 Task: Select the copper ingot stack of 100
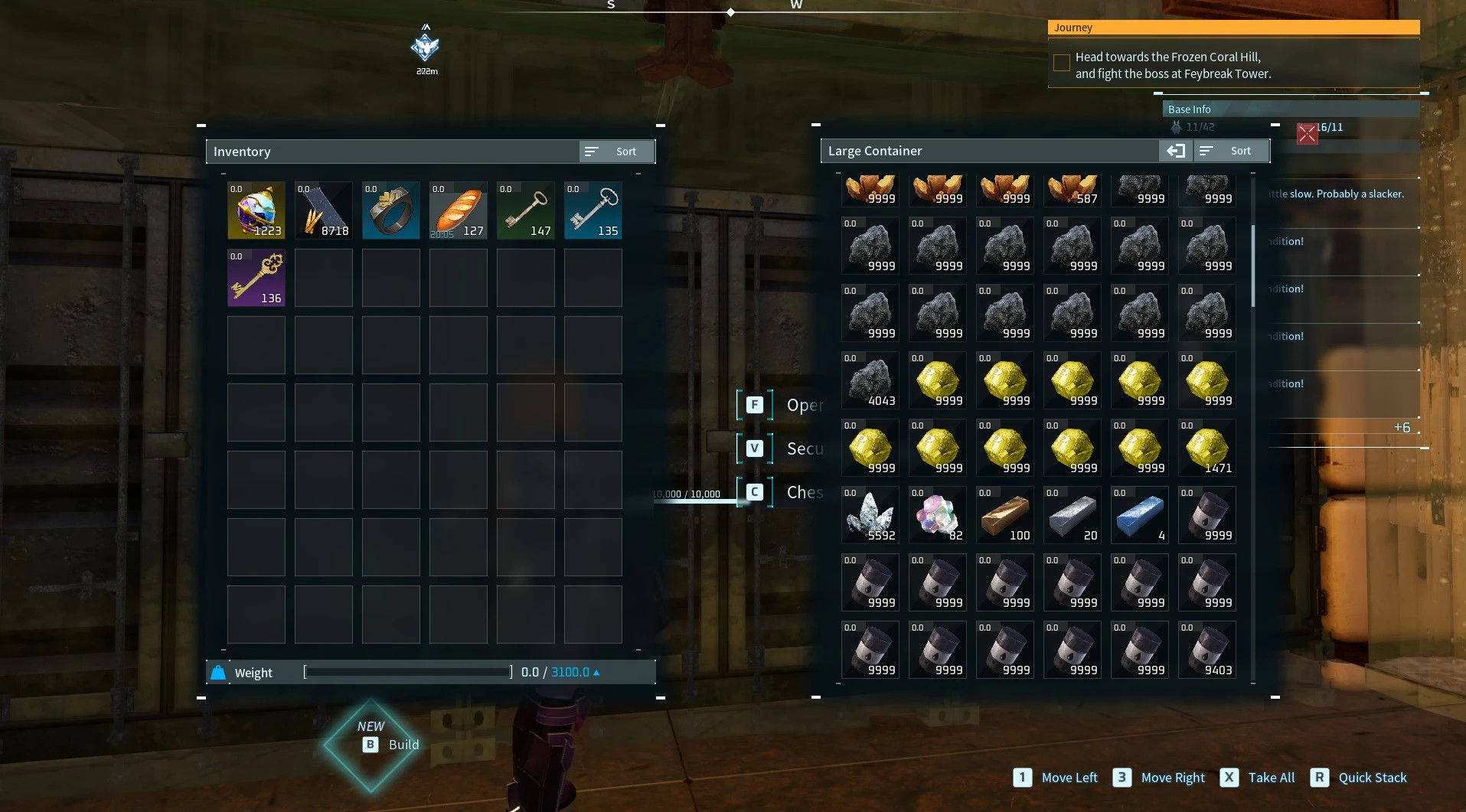1004,515
